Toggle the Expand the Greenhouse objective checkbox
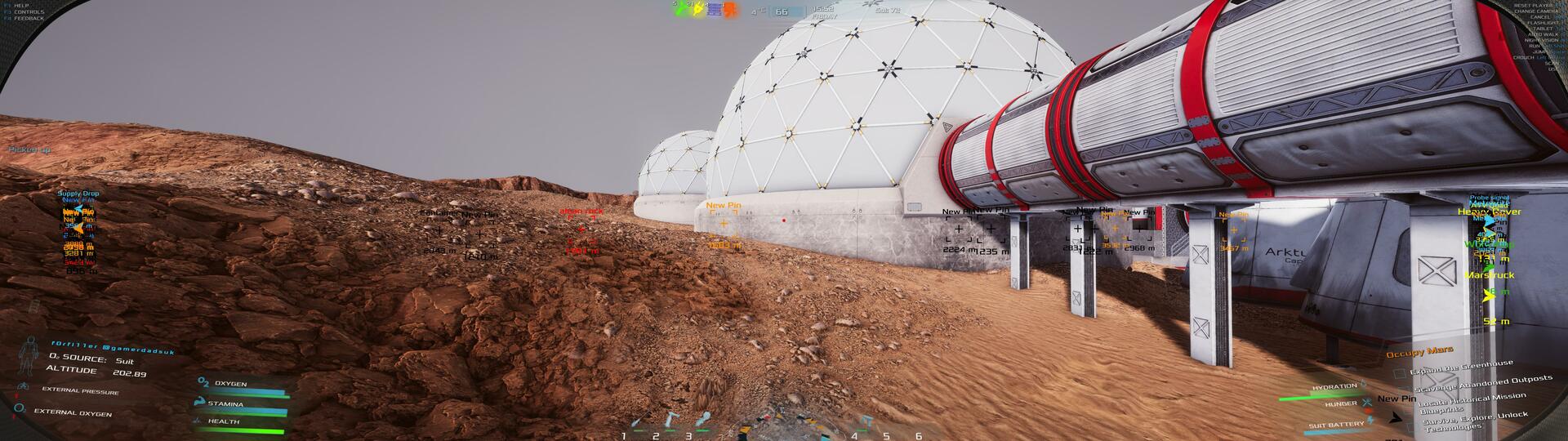This screenshot has width=1568, height=441. tap(1400, 373)
